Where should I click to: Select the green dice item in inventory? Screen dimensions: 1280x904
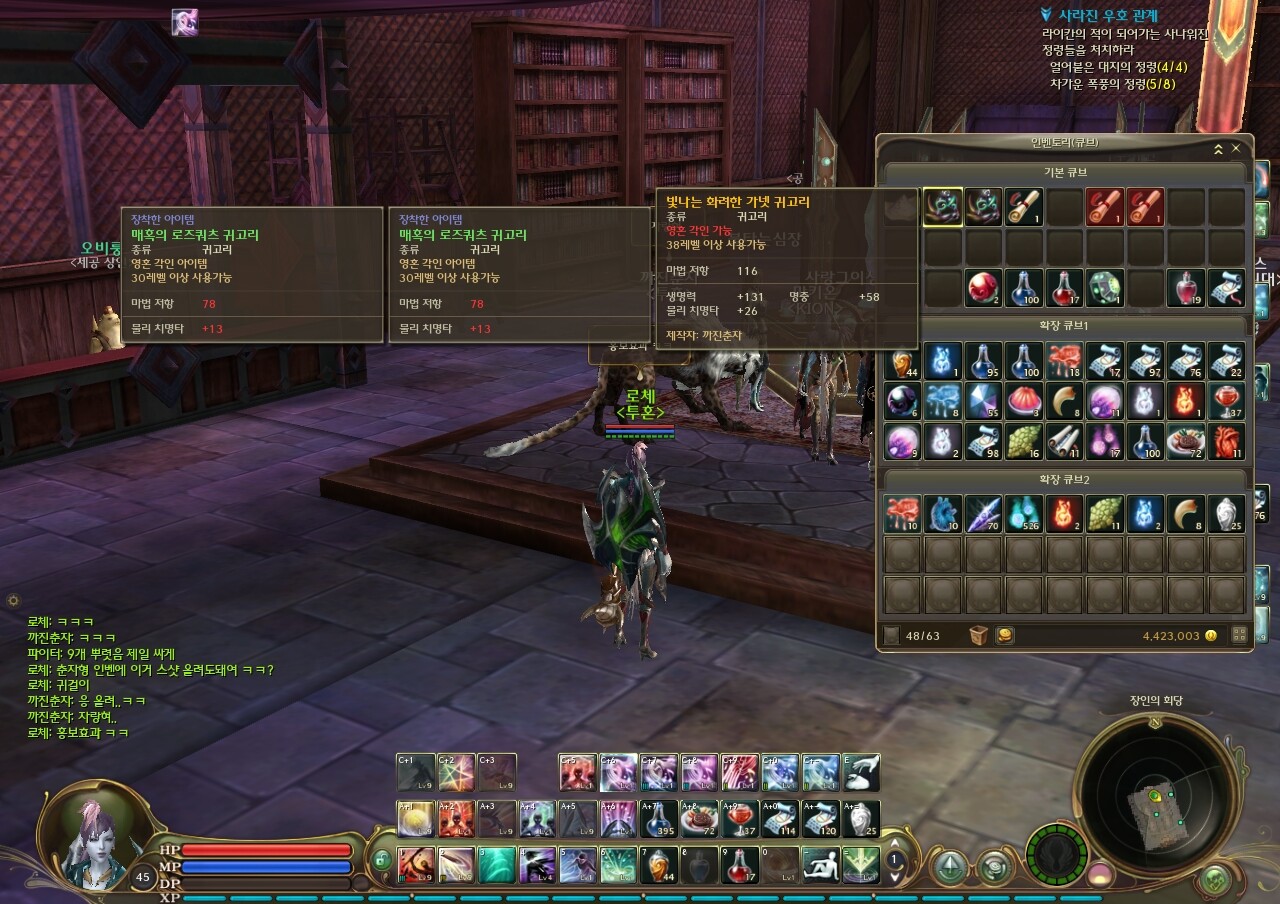pos(1105,288)
